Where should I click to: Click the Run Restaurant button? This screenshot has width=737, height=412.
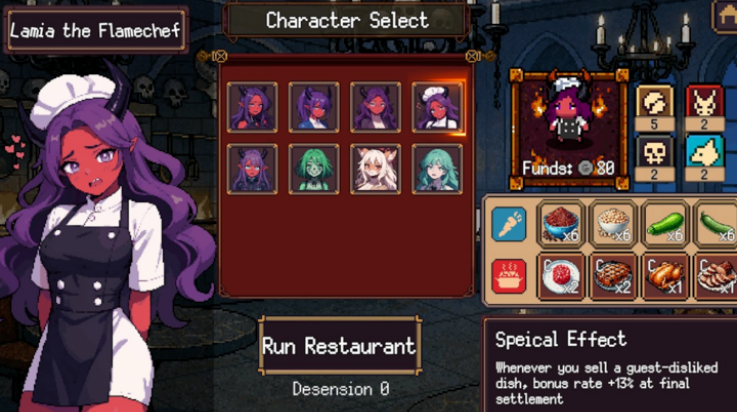pos(338,346)
